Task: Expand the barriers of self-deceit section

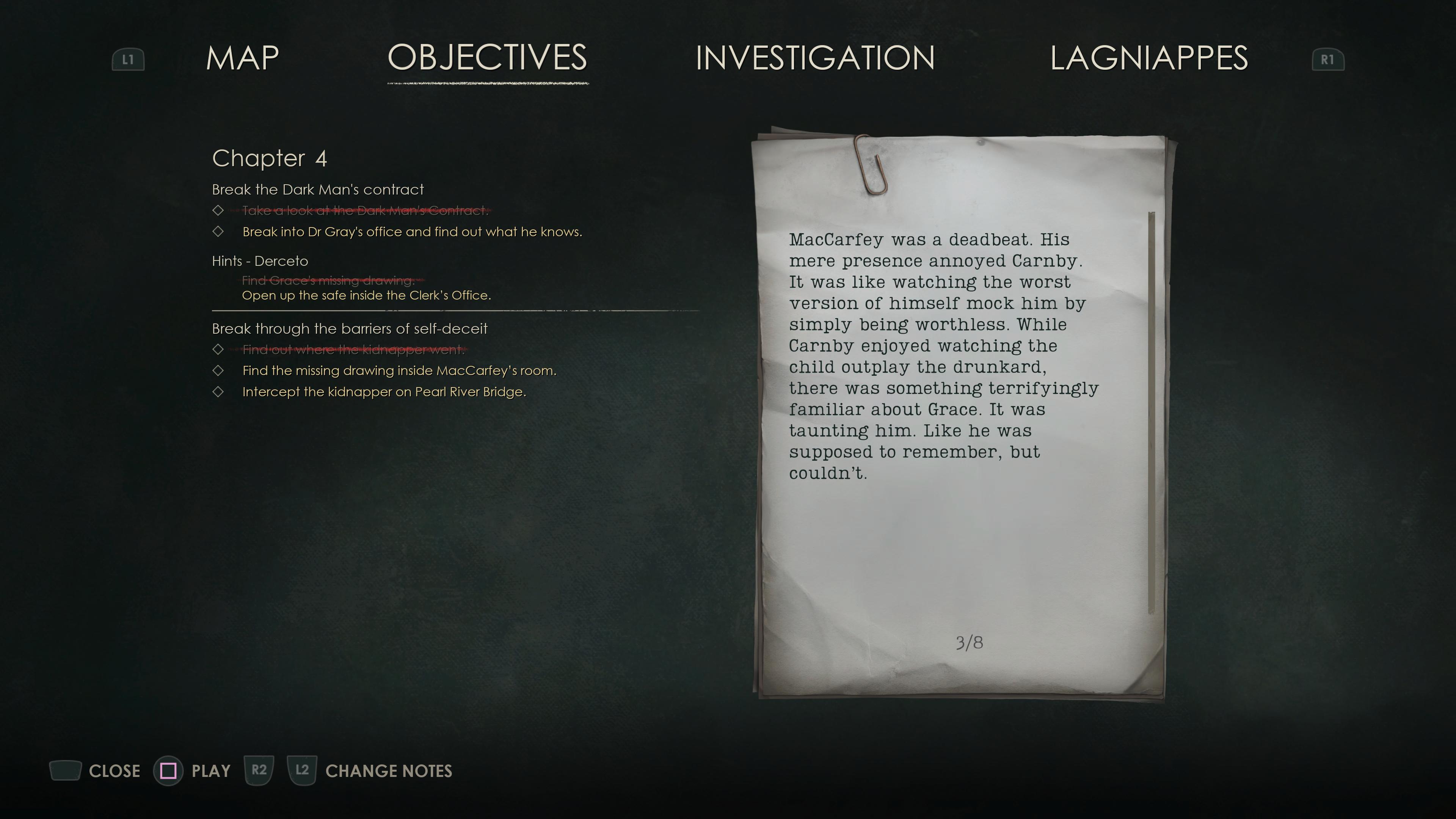Action: point(349,328)
